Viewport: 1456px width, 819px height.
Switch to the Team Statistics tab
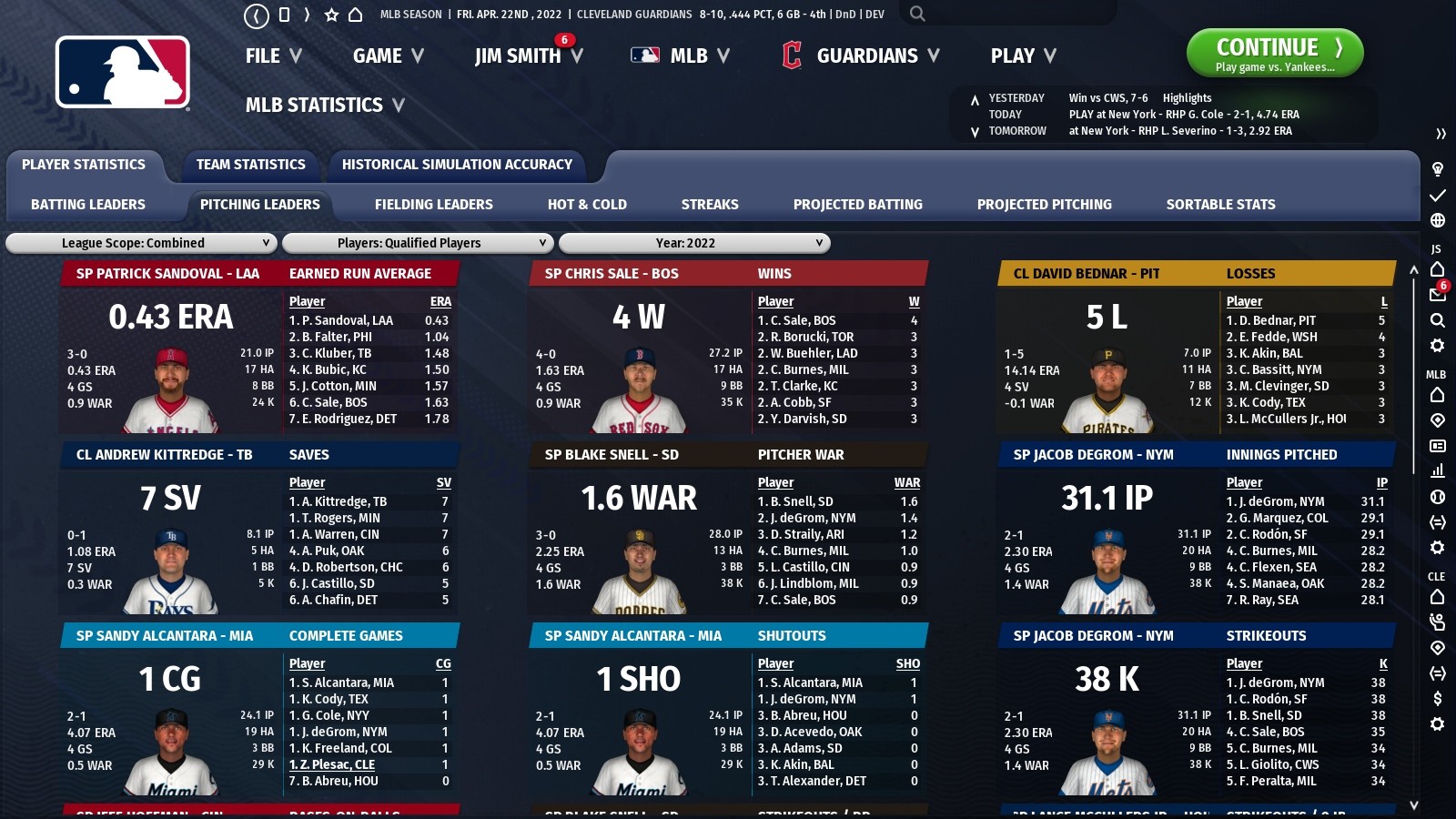pos(250,165)
